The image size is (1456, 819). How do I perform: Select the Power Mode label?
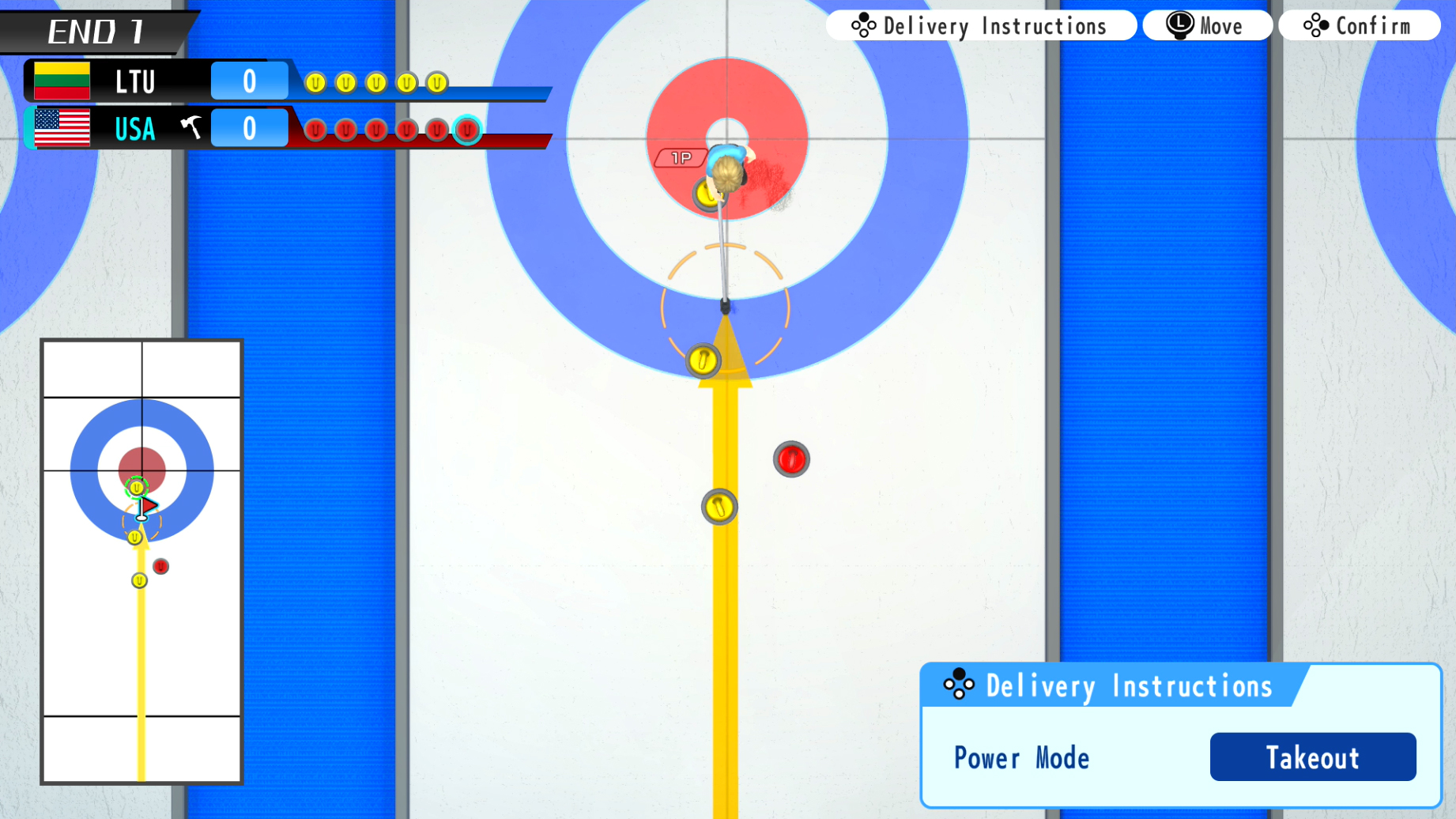pyautogui.click(x=1020, y=757)
